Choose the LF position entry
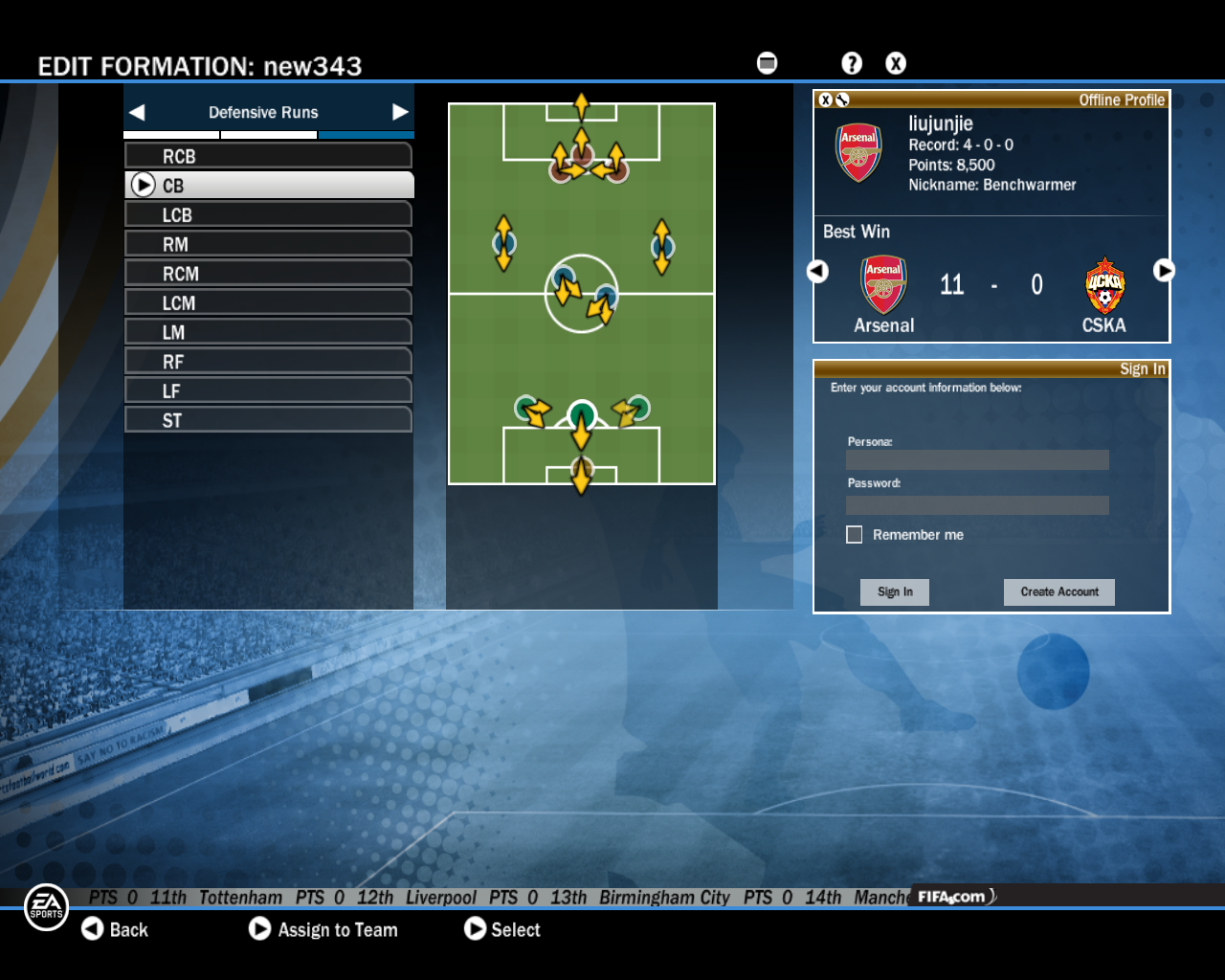 pyautogui.click(x=268, y=391)
